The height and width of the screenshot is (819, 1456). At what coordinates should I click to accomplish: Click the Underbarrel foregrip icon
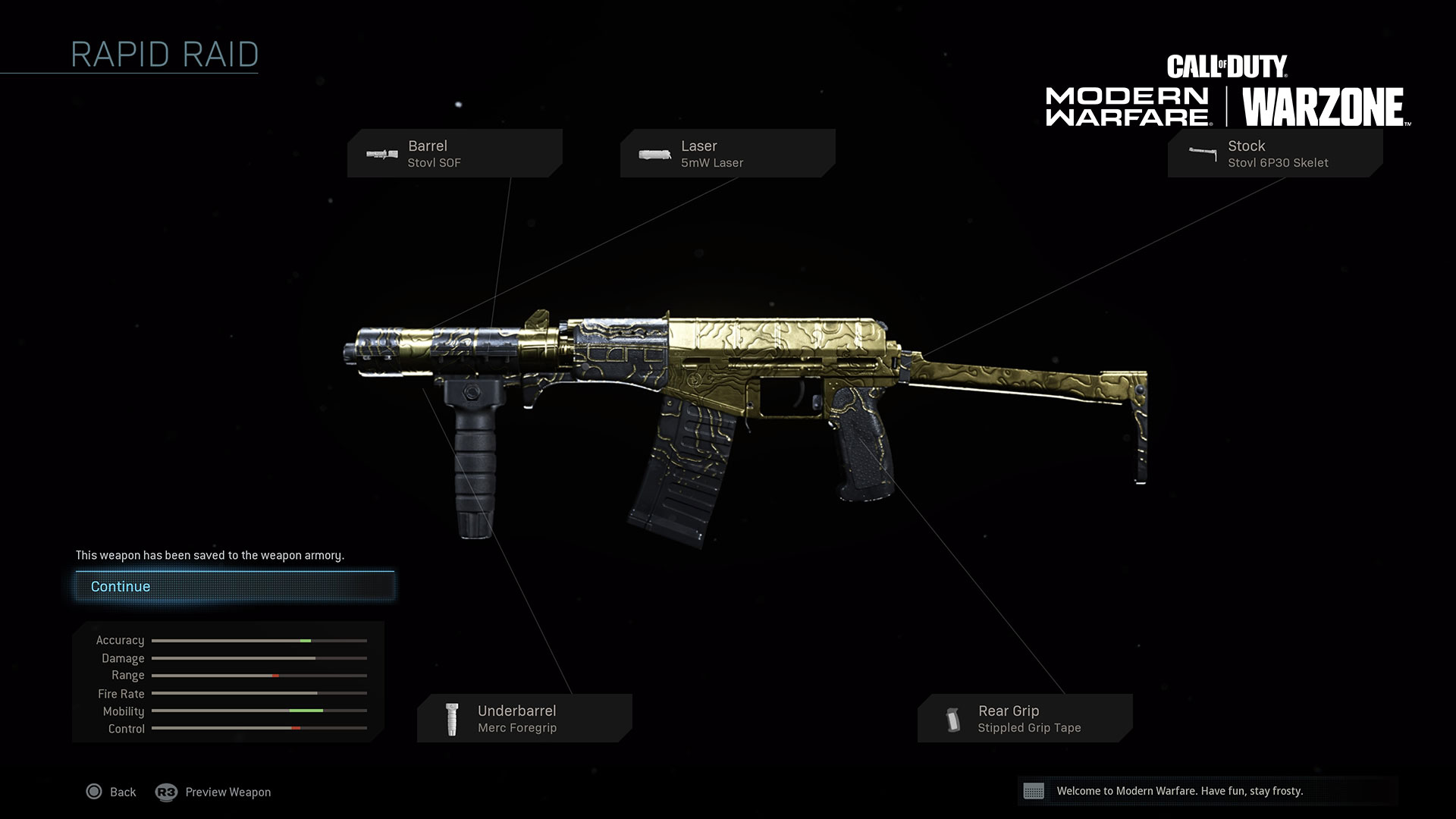(450, 717)
